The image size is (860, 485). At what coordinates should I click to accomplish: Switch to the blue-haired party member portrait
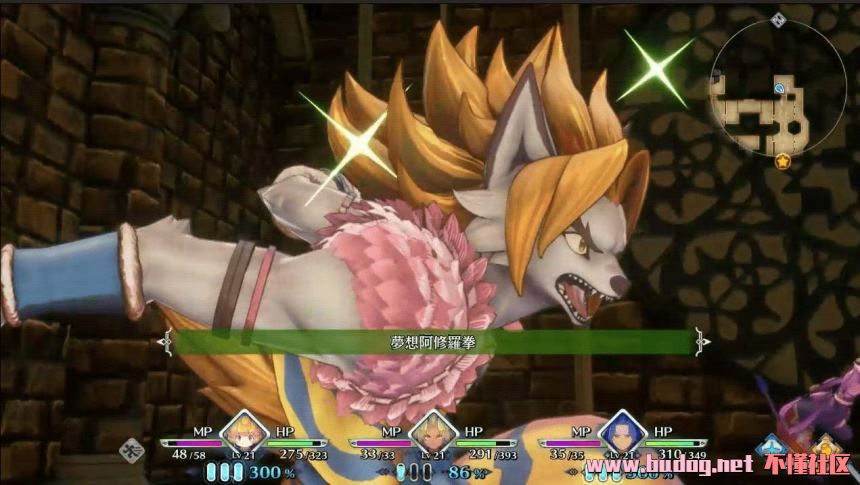pyautogui.click(x=622, y=434)
